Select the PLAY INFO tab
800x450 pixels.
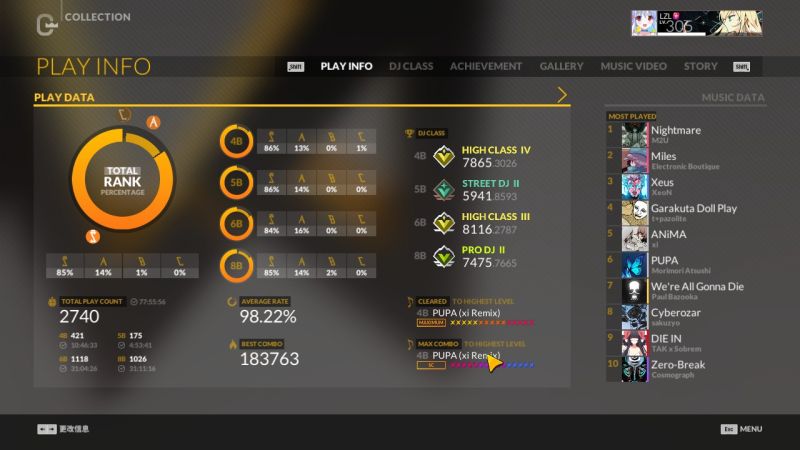pos(346,66)
